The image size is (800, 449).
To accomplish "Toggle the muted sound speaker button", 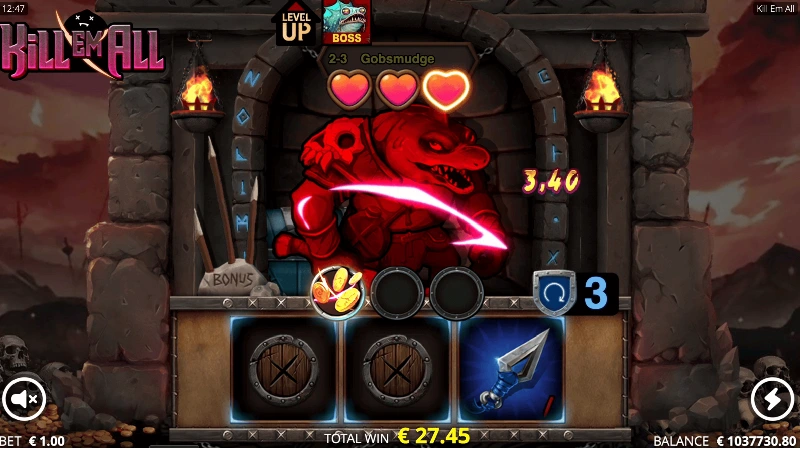I will click(x=22, y=399).
